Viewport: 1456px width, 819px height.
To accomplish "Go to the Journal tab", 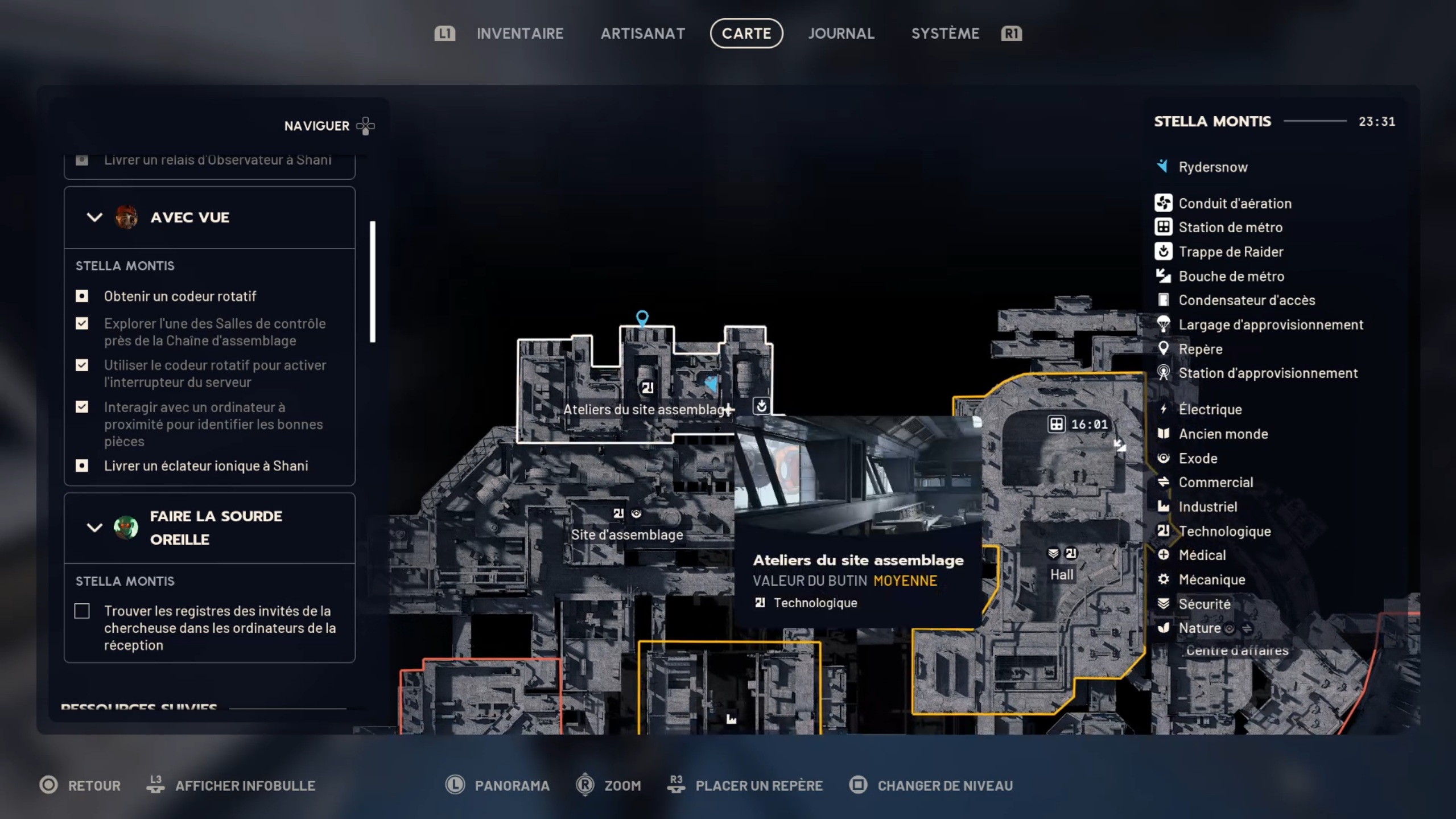I will (841, 34).
